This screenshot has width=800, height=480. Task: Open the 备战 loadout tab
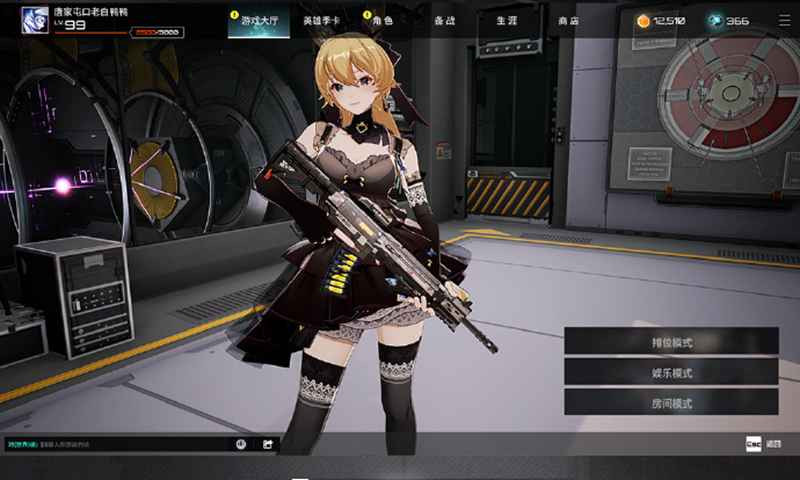click(x=444, y=21)
